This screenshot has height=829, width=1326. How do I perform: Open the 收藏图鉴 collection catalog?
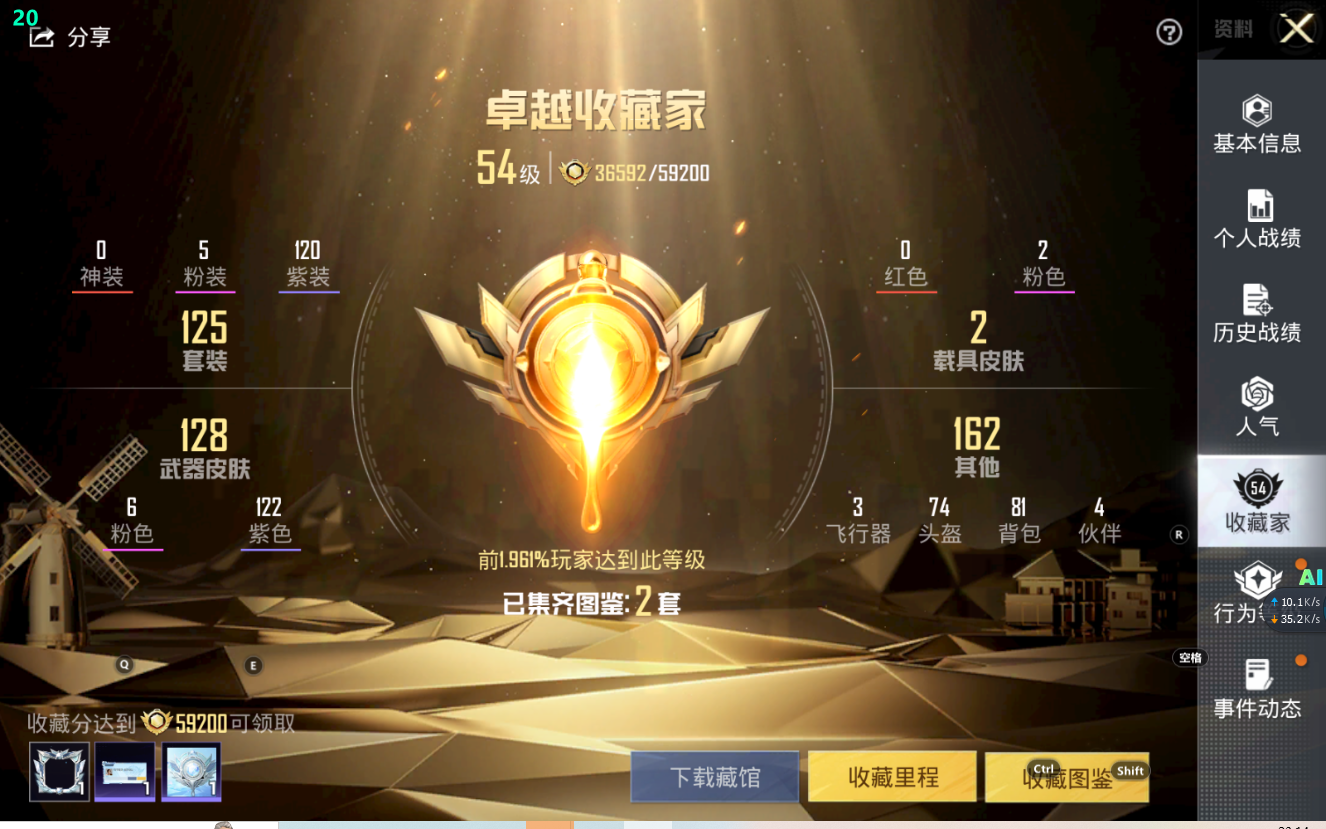[x=1067, y=778]
